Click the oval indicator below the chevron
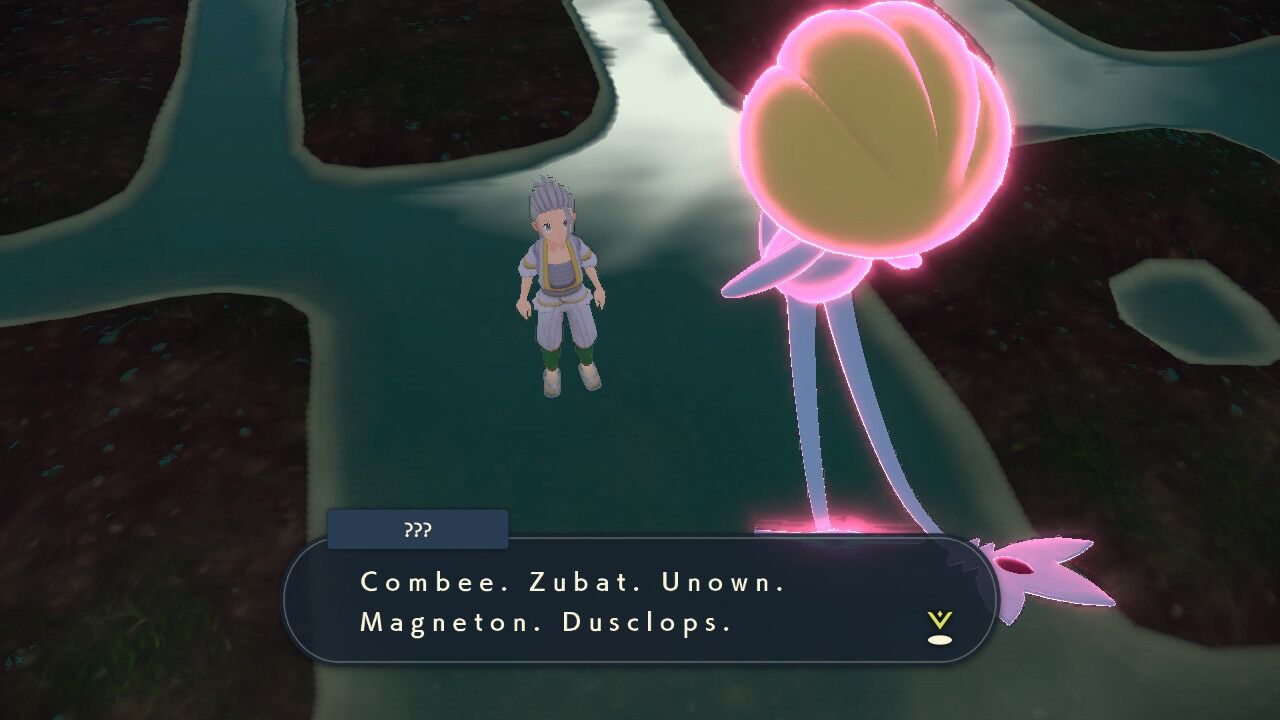The height and width of the screenshot is (720, 1280). (940, 638)
